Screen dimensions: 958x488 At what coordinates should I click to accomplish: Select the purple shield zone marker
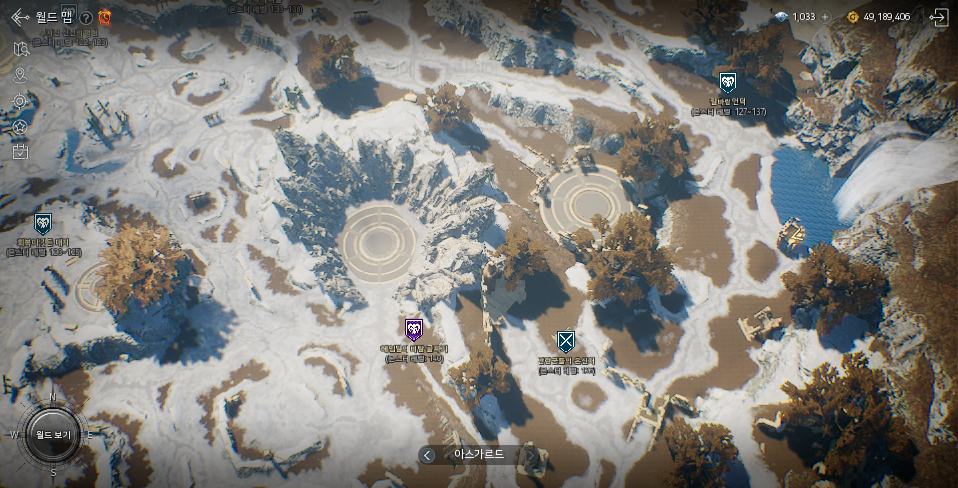coord(414,329)
